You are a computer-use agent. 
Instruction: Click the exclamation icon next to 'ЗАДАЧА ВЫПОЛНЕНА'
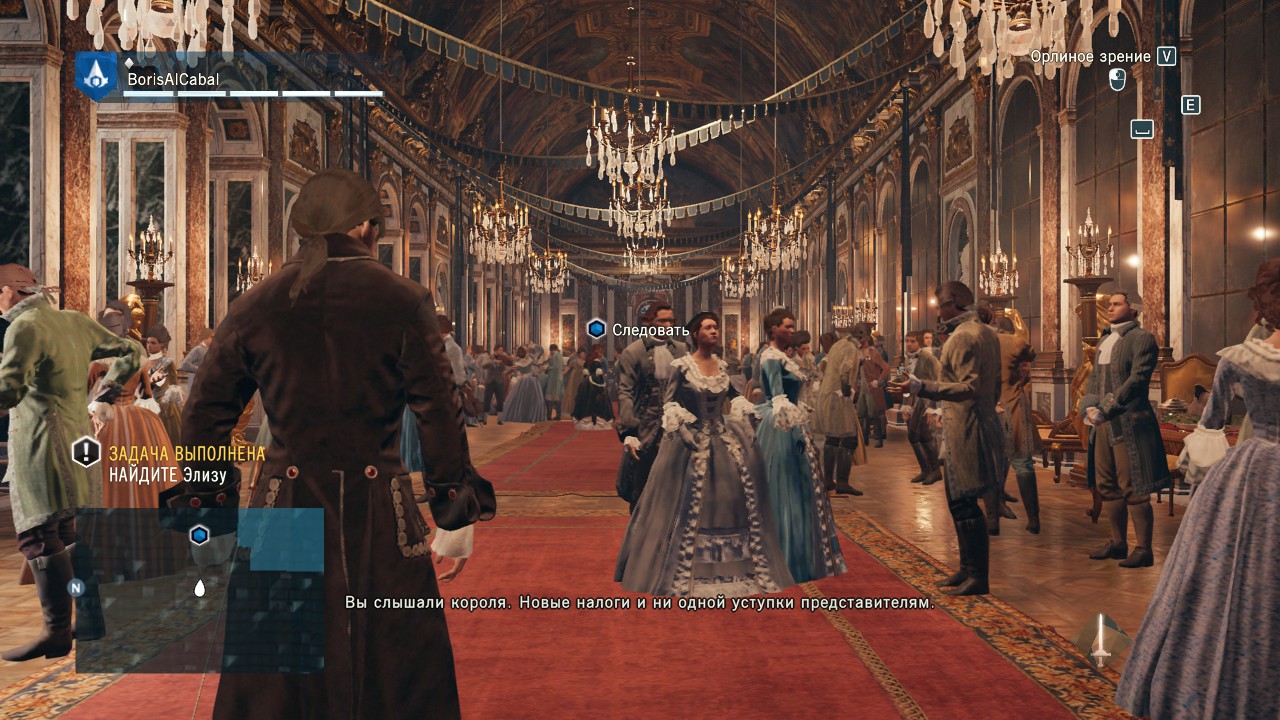click(x=84, y=452)
